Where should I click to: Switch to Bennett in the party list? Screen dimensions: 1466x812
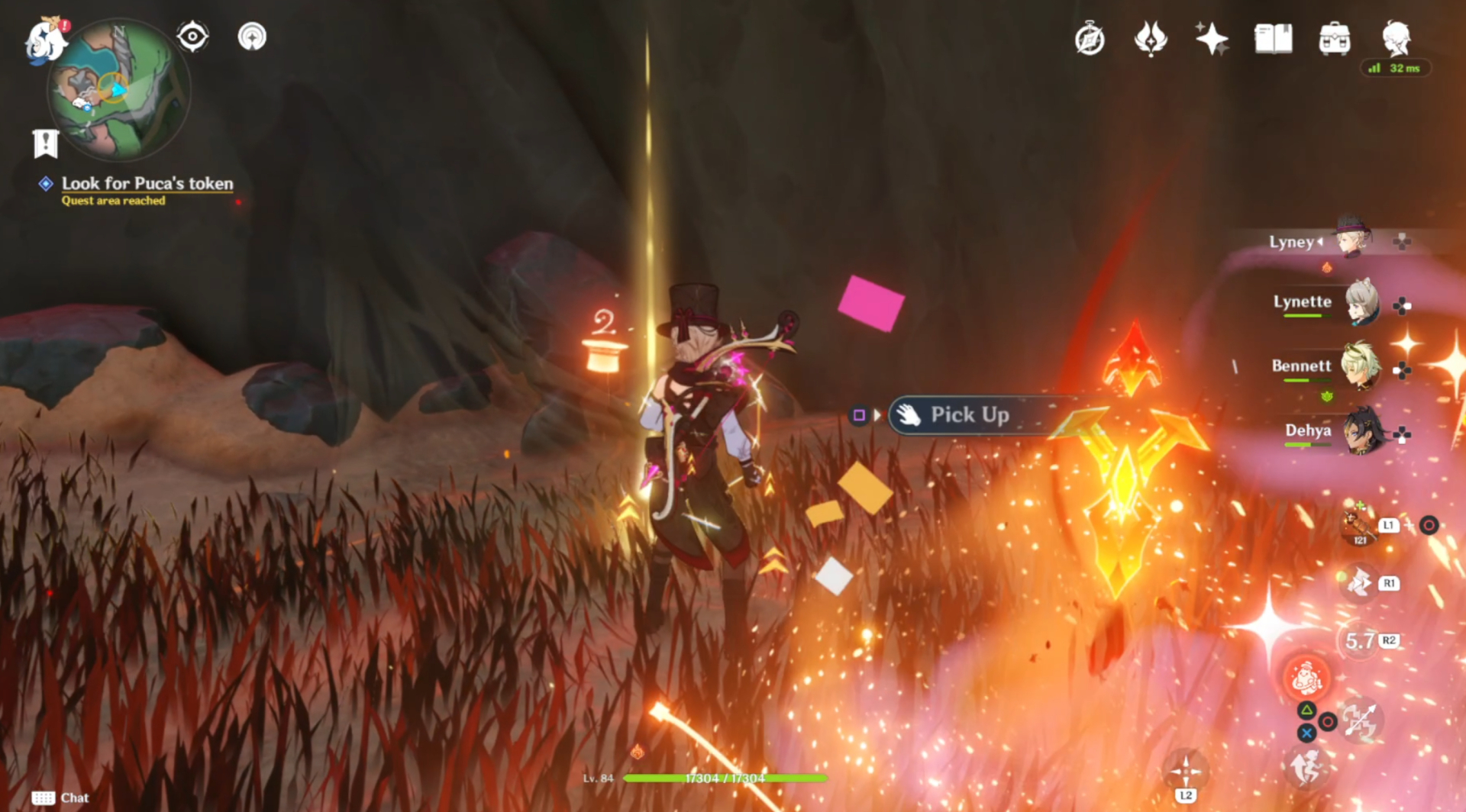(x=1359, y=366)
